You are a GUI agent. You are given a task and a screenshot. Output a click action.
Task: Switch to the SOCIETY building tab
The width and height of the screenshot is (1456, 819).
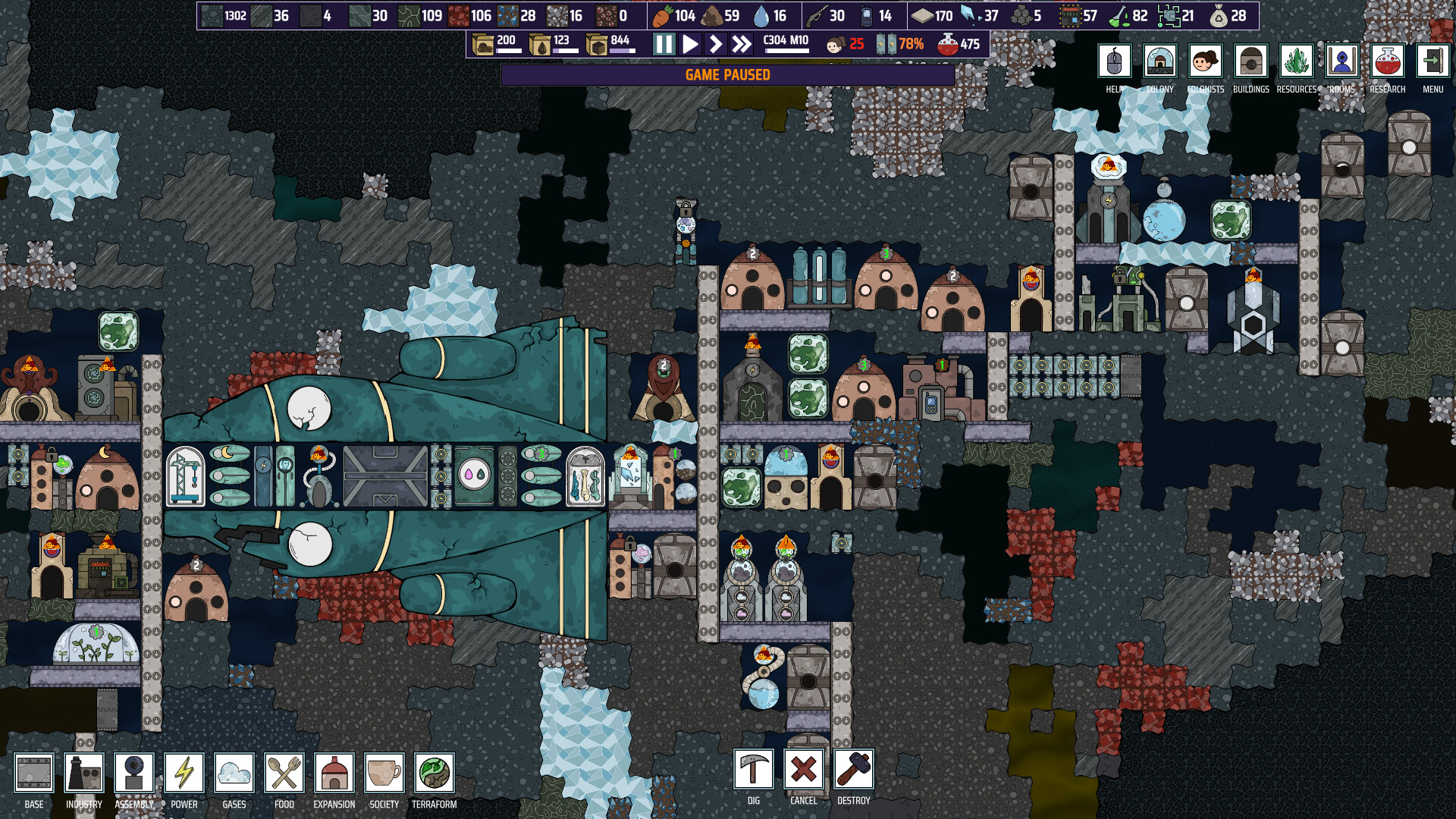[384, 772]
